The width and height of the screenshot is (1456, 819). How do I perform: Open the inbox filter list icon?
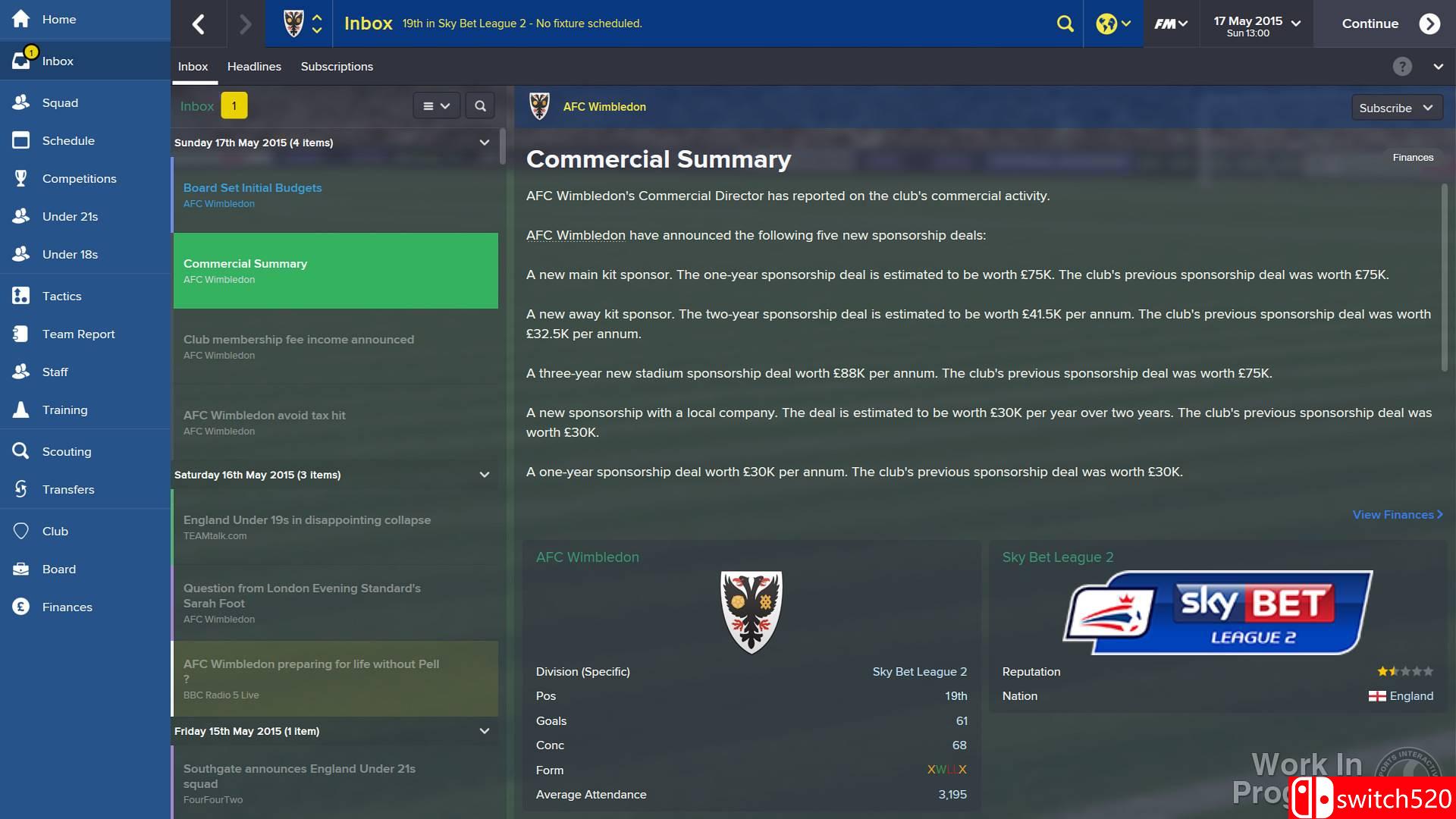436,105
